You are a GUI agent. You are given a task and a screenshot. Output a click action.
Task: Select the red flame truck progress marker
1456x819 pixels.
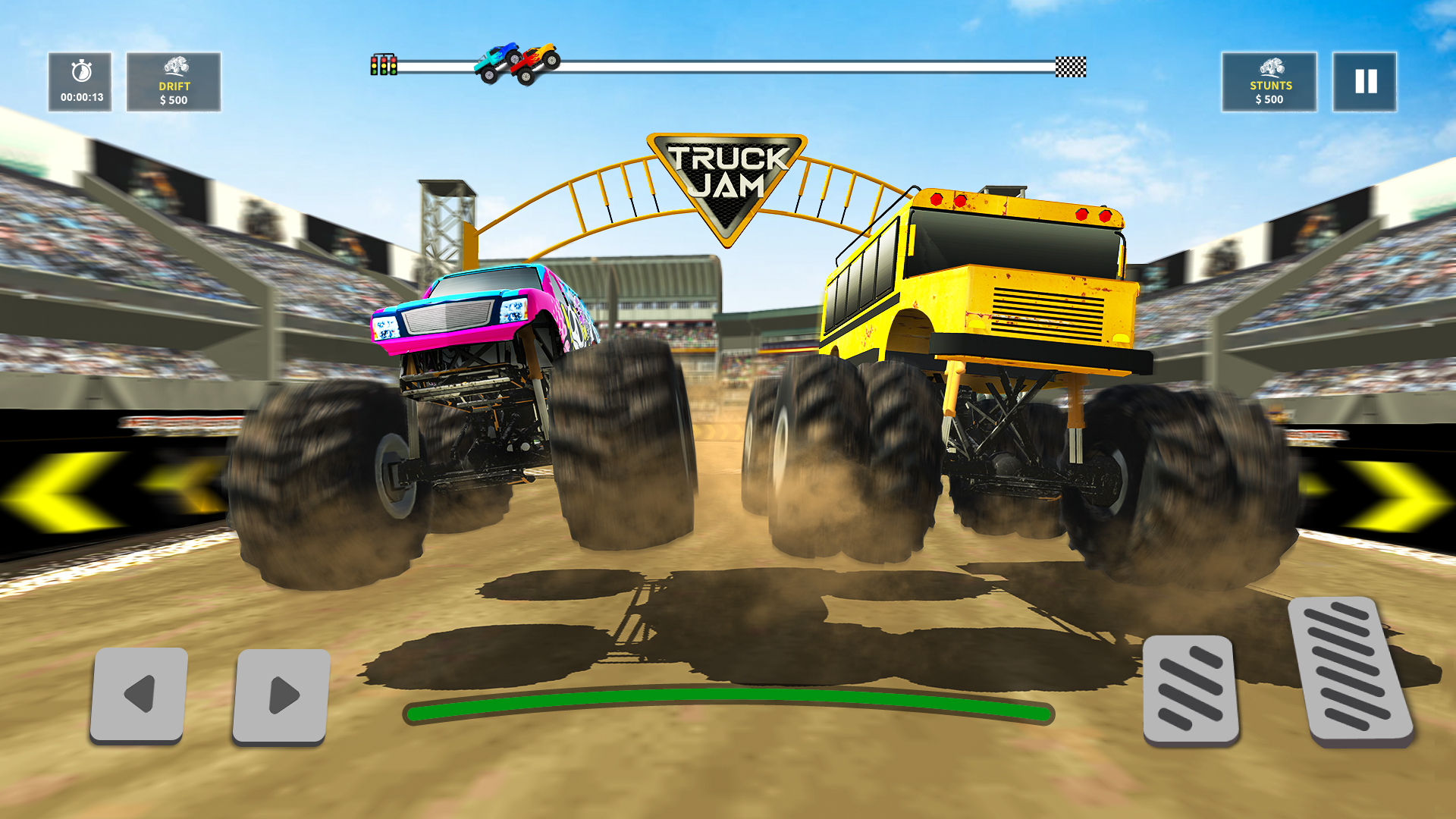pyautogui.click(x=531, y=64)
